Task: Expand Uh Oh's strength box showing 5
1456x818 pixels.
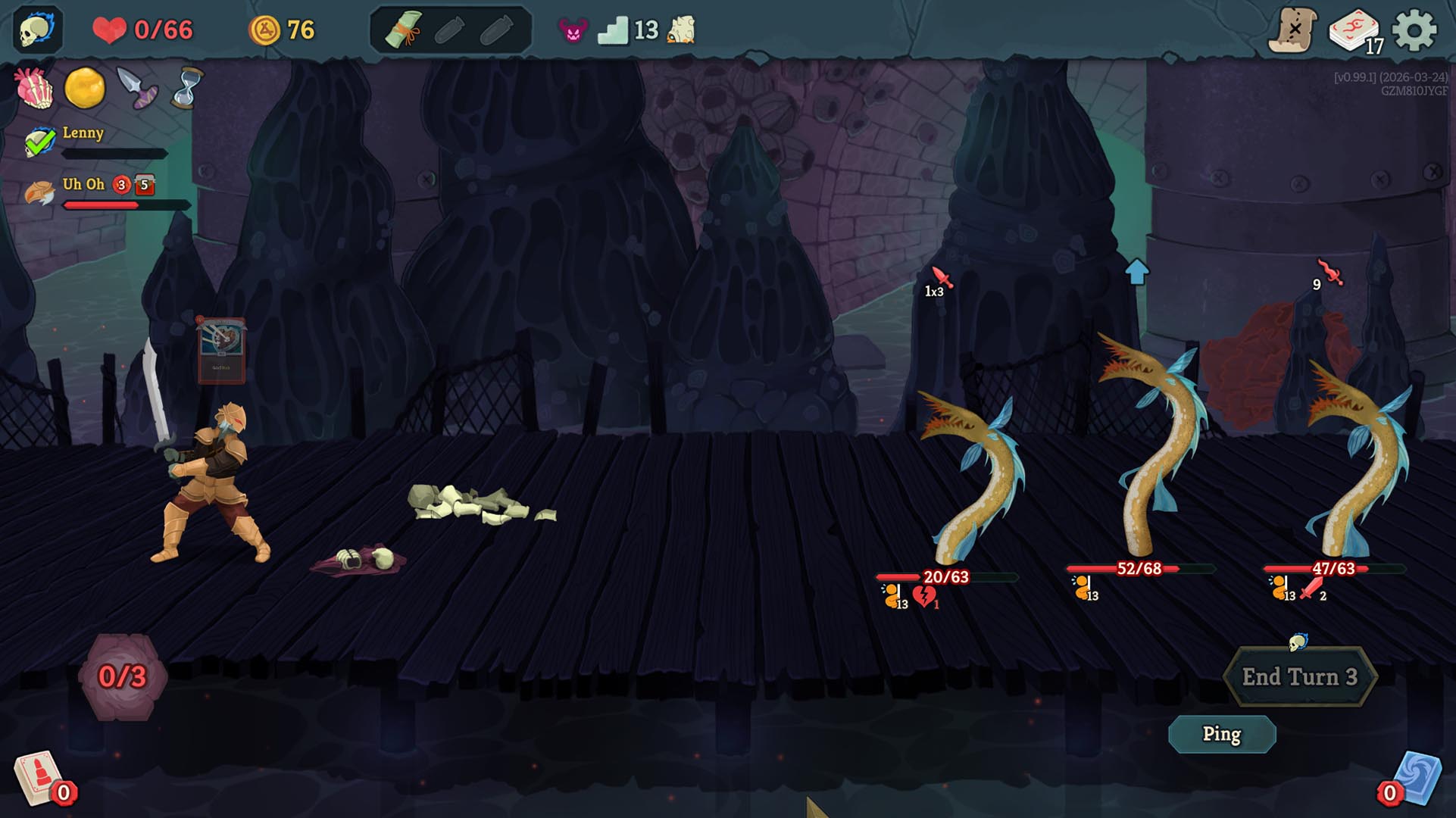Action: pyautogui.click(x=143, y=185)
